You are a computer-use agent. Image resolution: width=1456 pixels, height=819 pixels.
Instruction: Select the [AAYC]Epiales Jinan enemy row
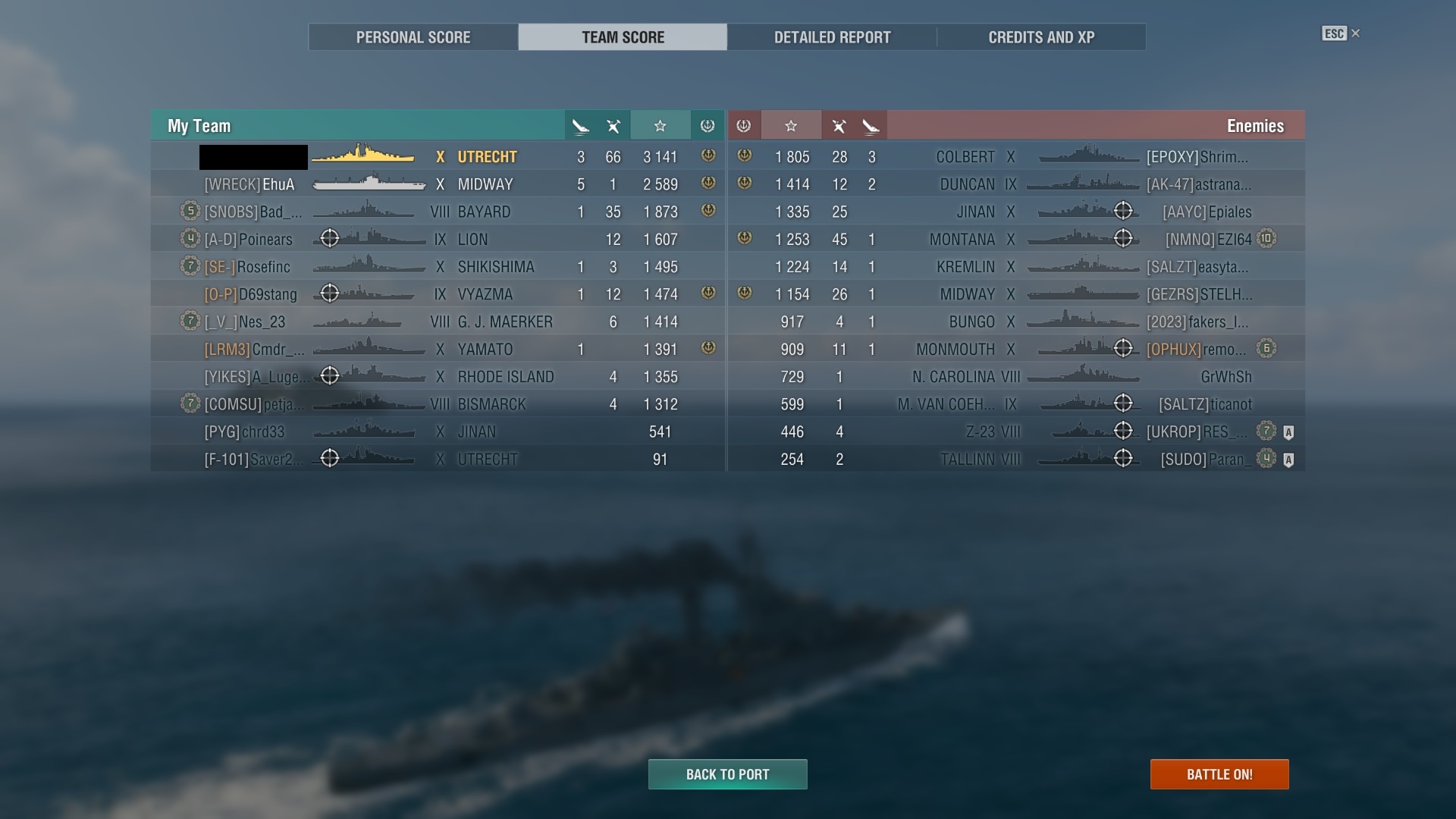click(x=1016, y=212)
